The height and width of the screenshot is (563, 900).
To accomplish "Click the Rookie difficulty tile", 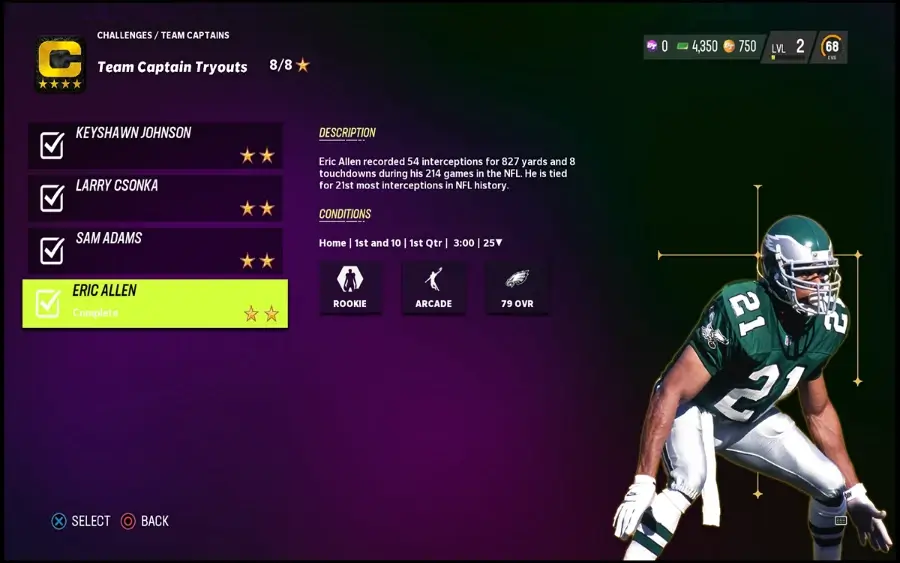I will 350,288.
